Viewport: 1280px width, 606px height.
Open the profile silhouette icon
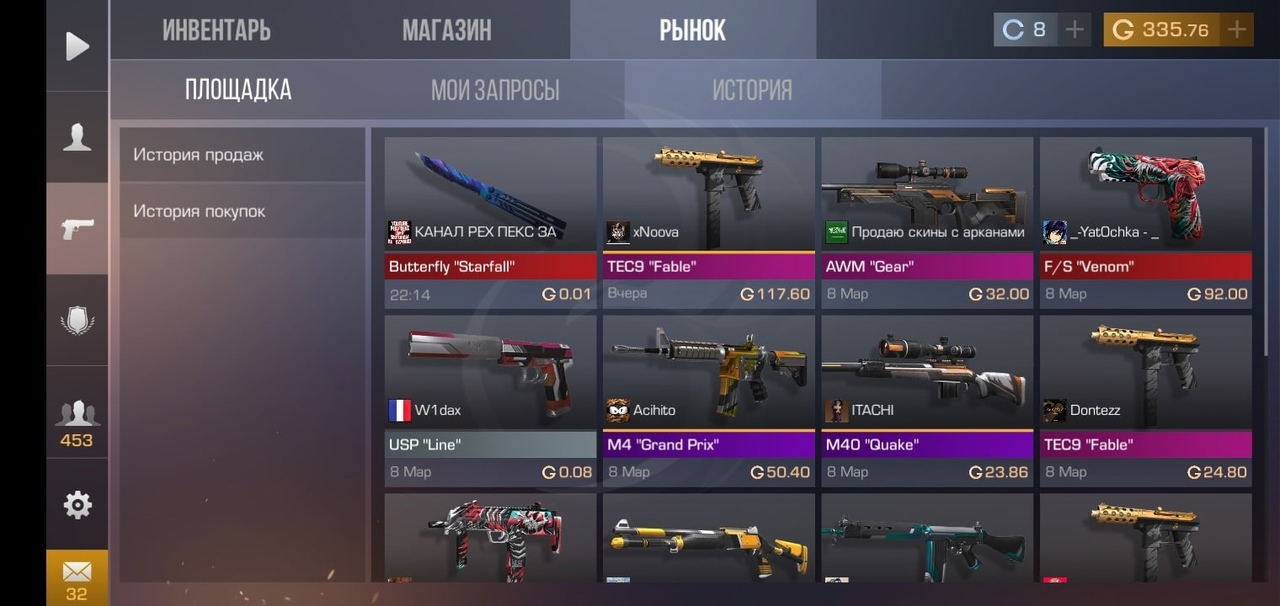point(77,137)
